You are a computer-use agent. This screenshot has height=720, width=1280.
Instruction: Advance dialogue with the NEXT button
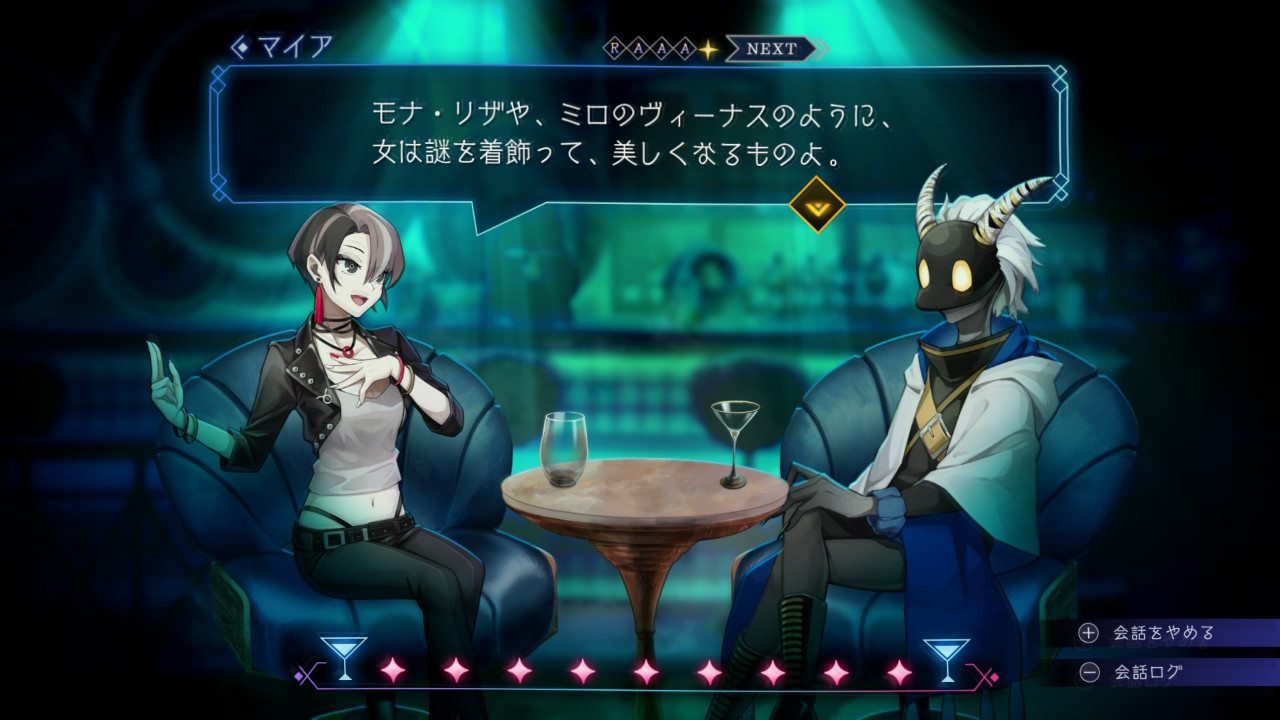point(773,49)
